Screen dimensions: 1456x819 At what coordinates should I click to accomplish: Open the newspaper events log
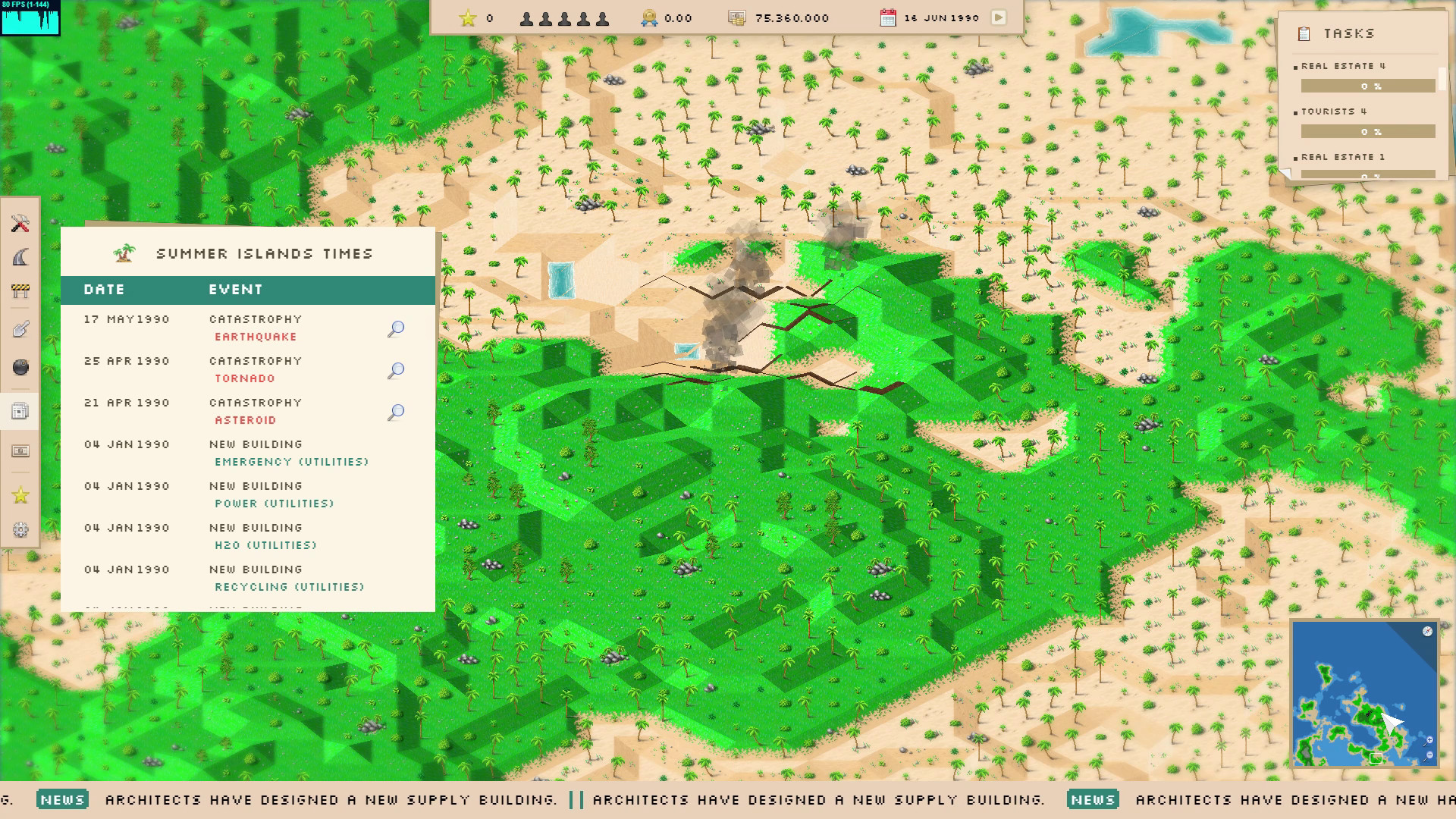click(20, 411)
